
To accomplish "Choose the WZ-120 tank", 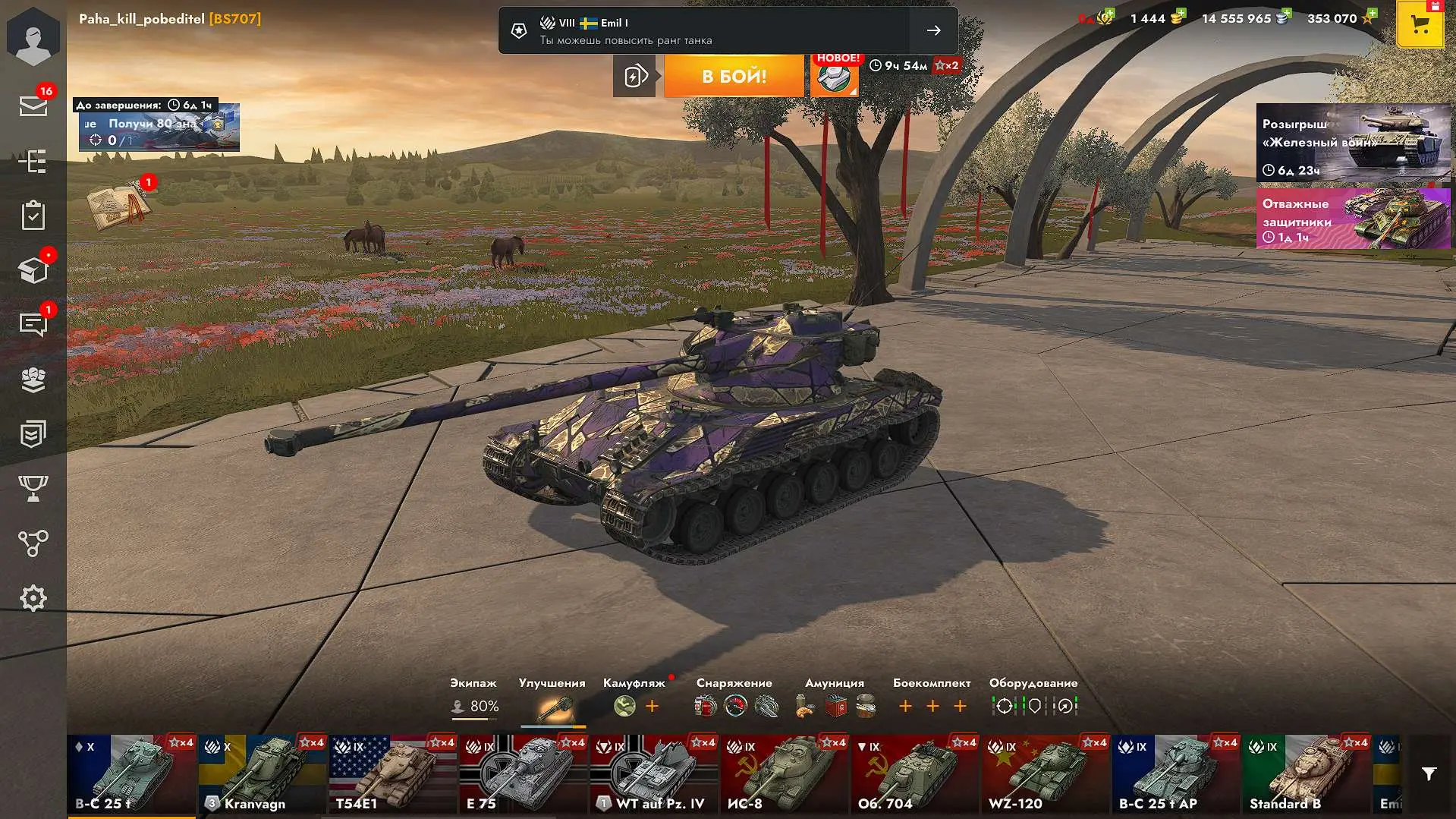I will pyautogui.click(x=1046, y=774).
